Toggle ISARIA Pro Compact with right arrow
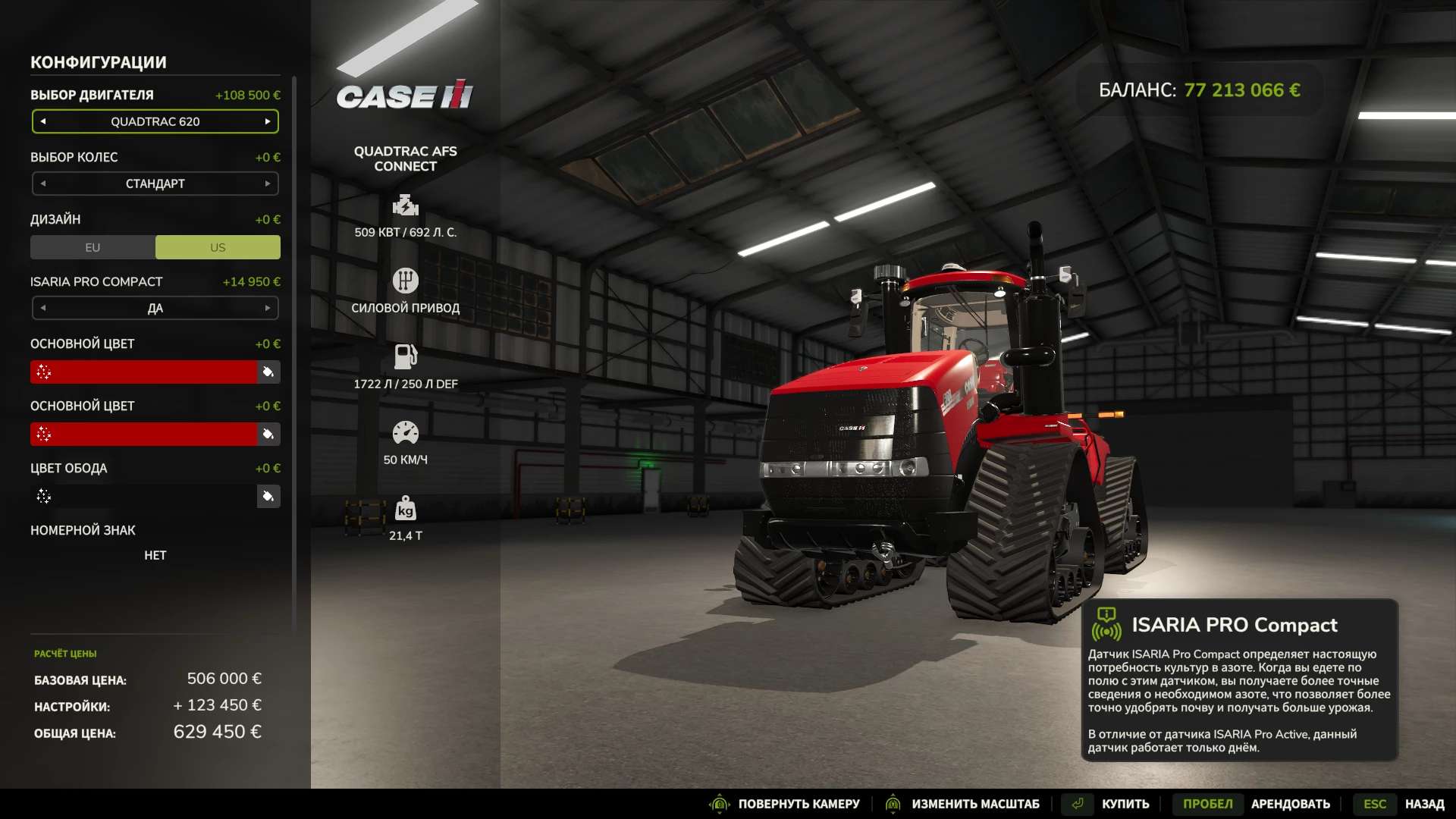The height and width of the screenshot is (819, 1456). 268,308
